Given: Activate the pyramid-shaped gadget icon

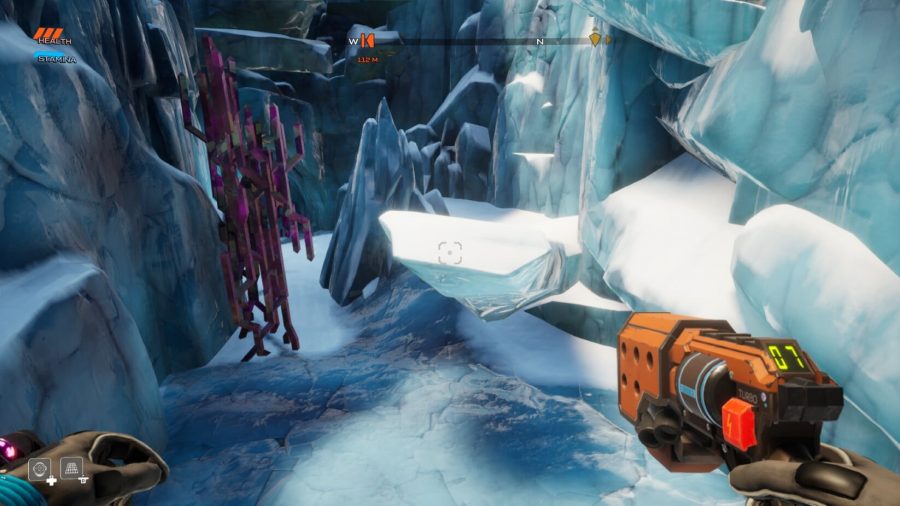Looking at the screenshot, I should click(71, 466).
